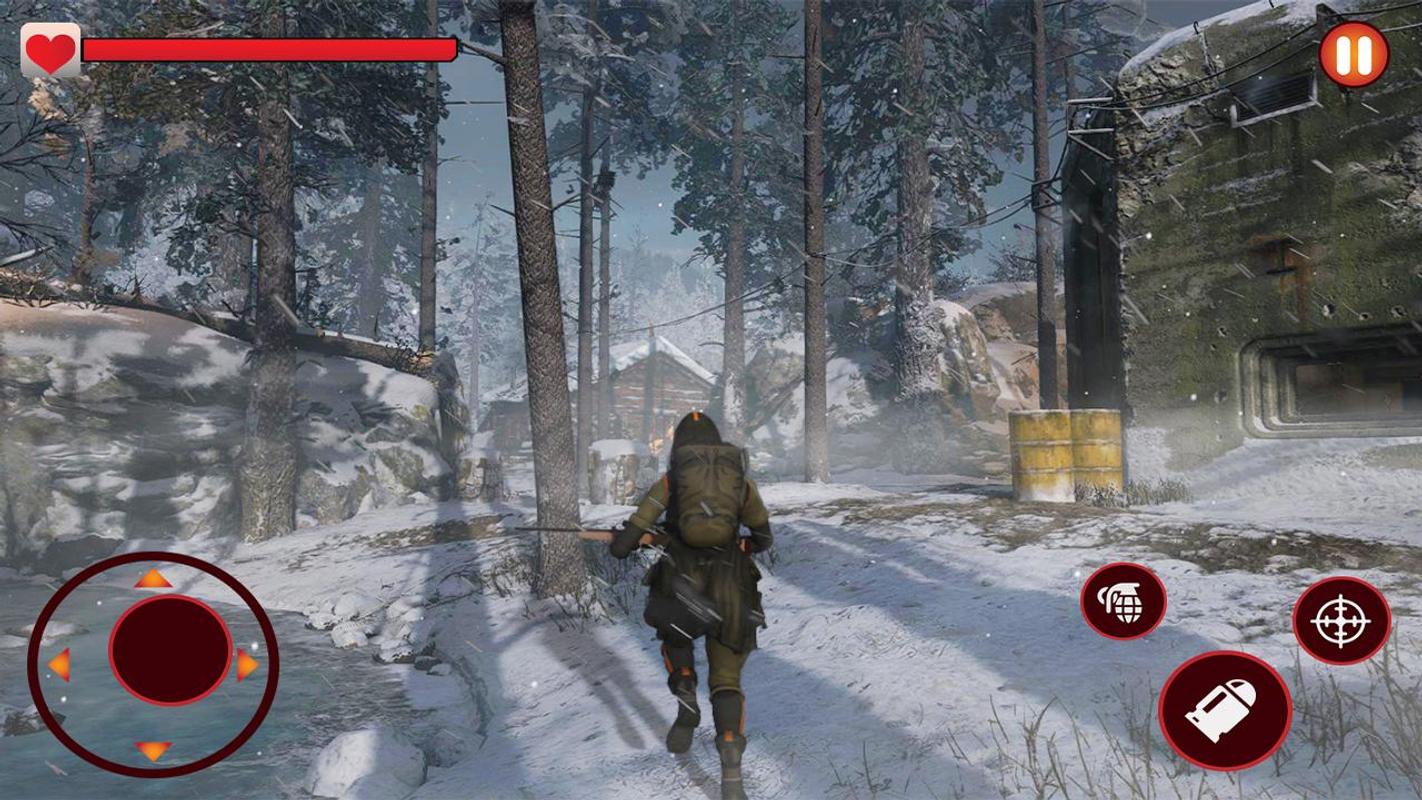The image size is (1422, 800).
Task: Fire the weapon with the bullet button
Action: coord(1224,711)
